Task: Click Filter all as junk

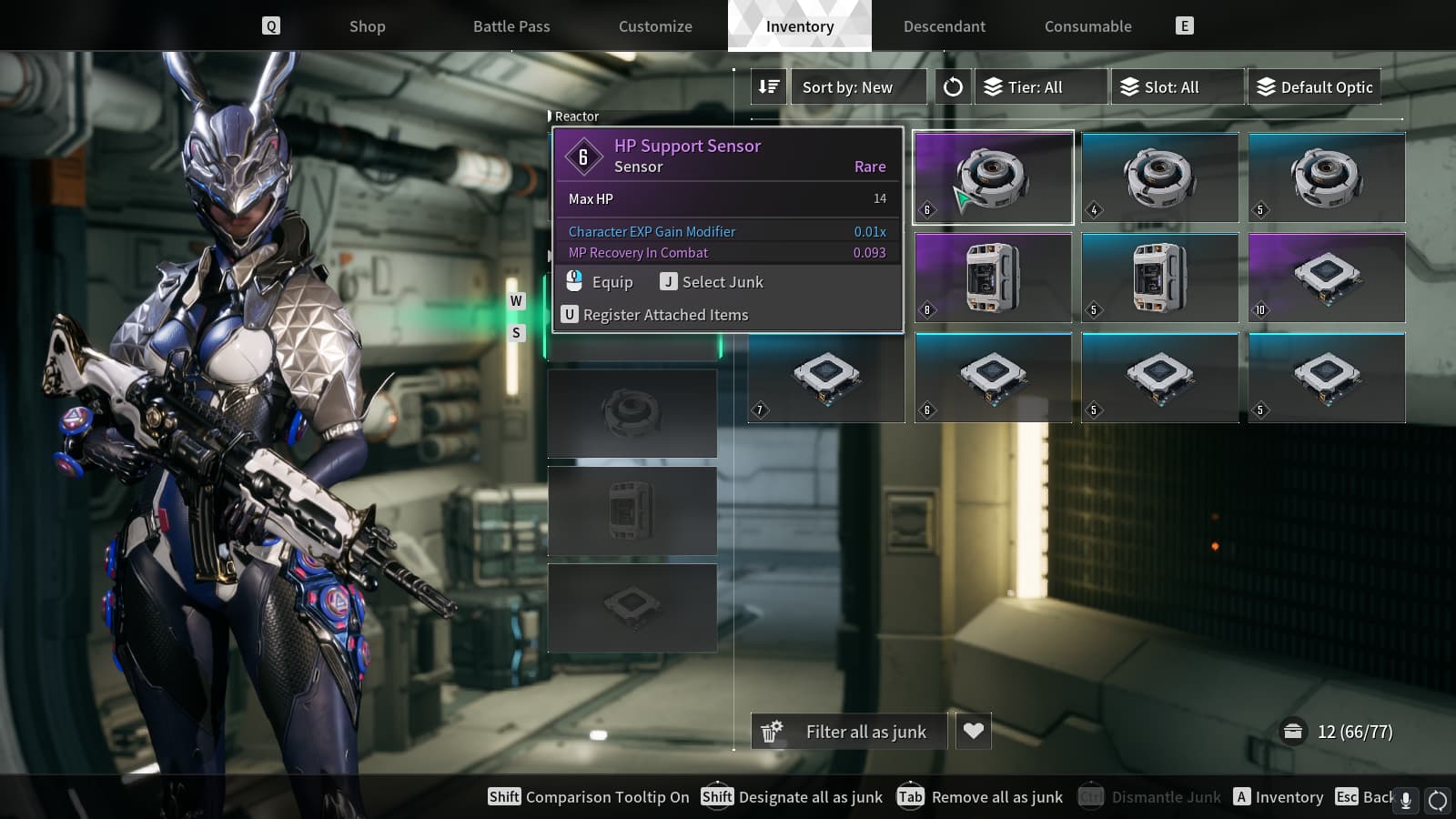Action: 849,732
